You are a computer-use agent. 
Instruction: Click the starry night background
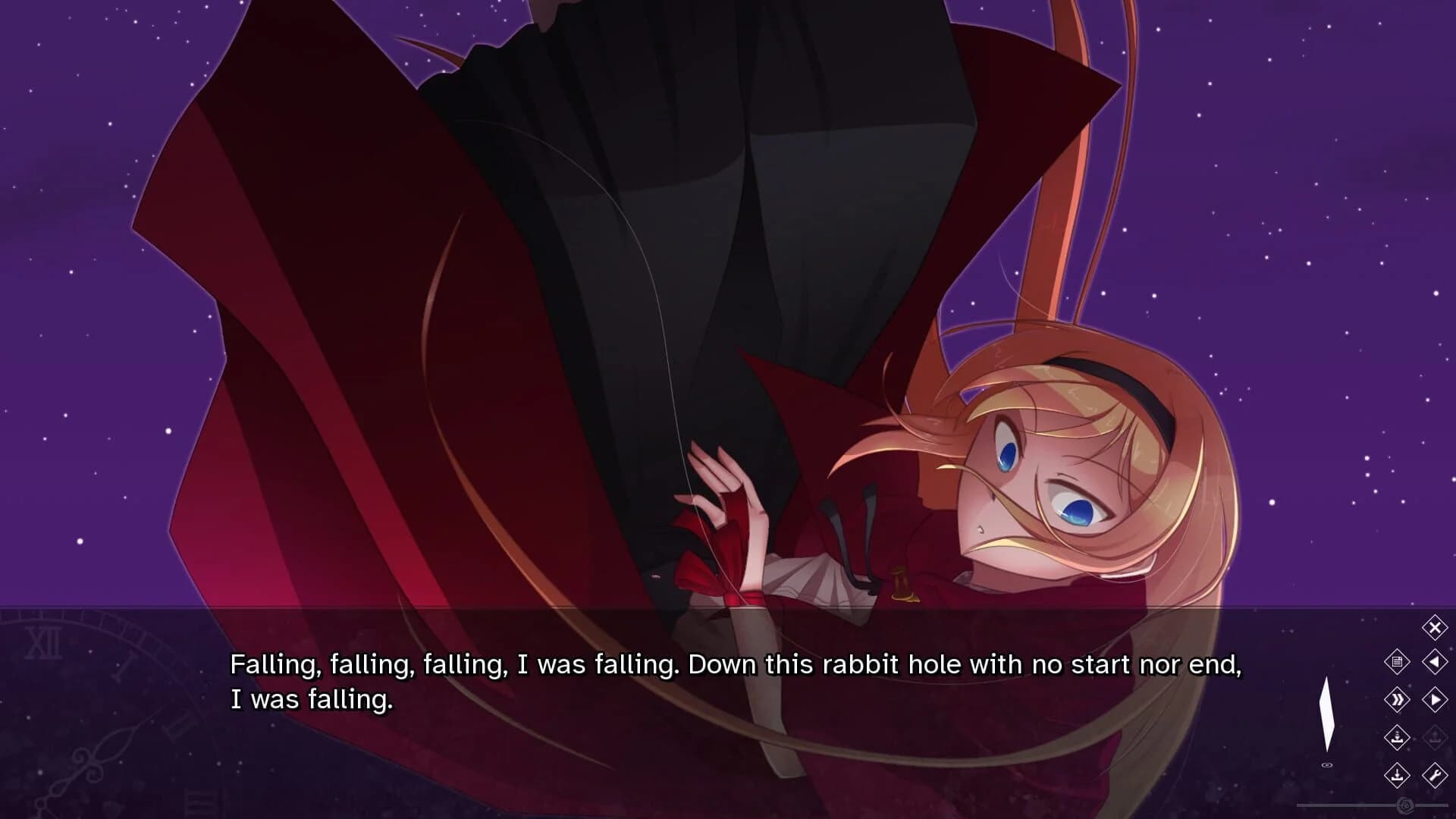[x=1327, y=227]
